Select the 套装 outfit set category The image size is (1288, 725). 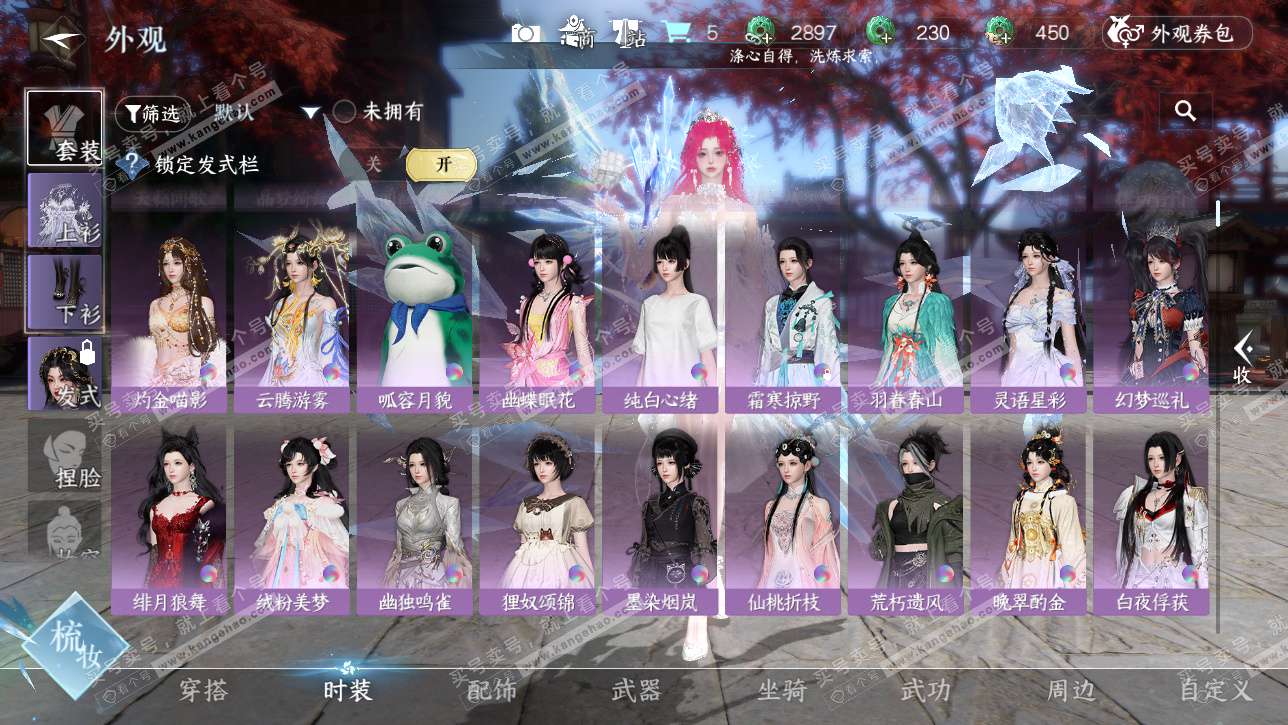[x=65, y=128]
